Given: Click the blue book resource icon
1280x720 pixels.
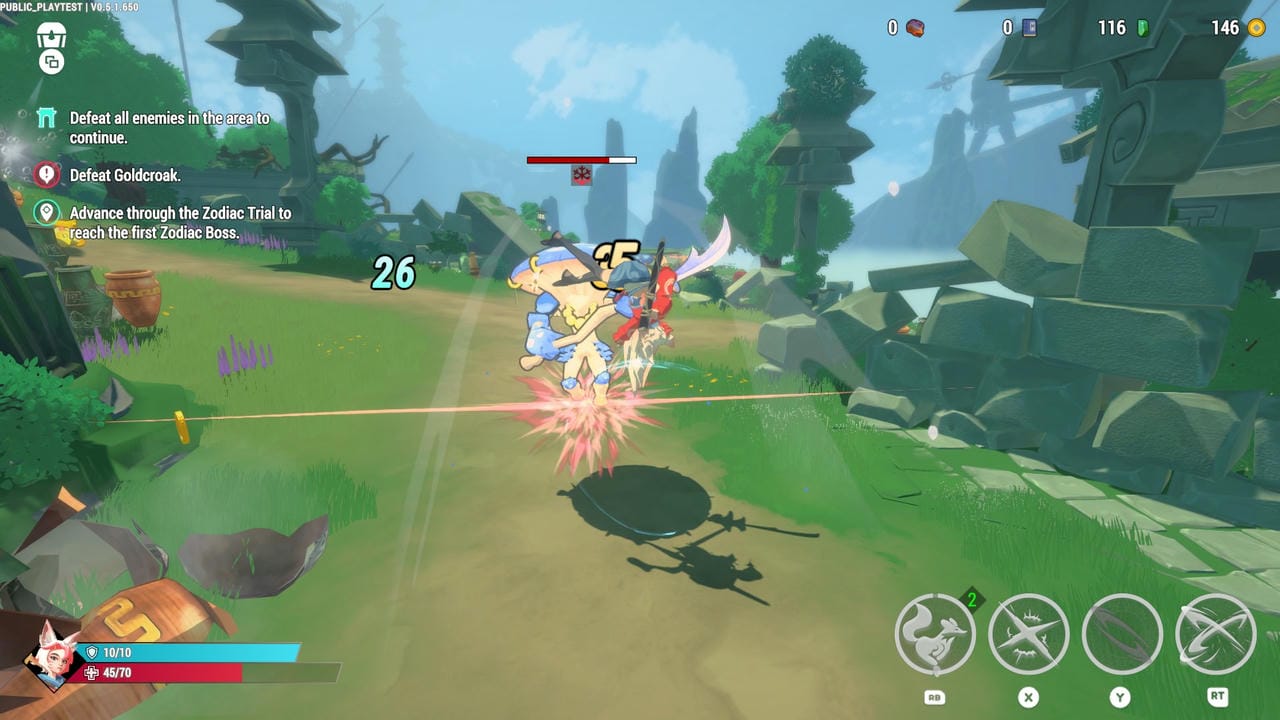Looking at the screenshot, I should pyautogui.click(x=1029, y=28).
